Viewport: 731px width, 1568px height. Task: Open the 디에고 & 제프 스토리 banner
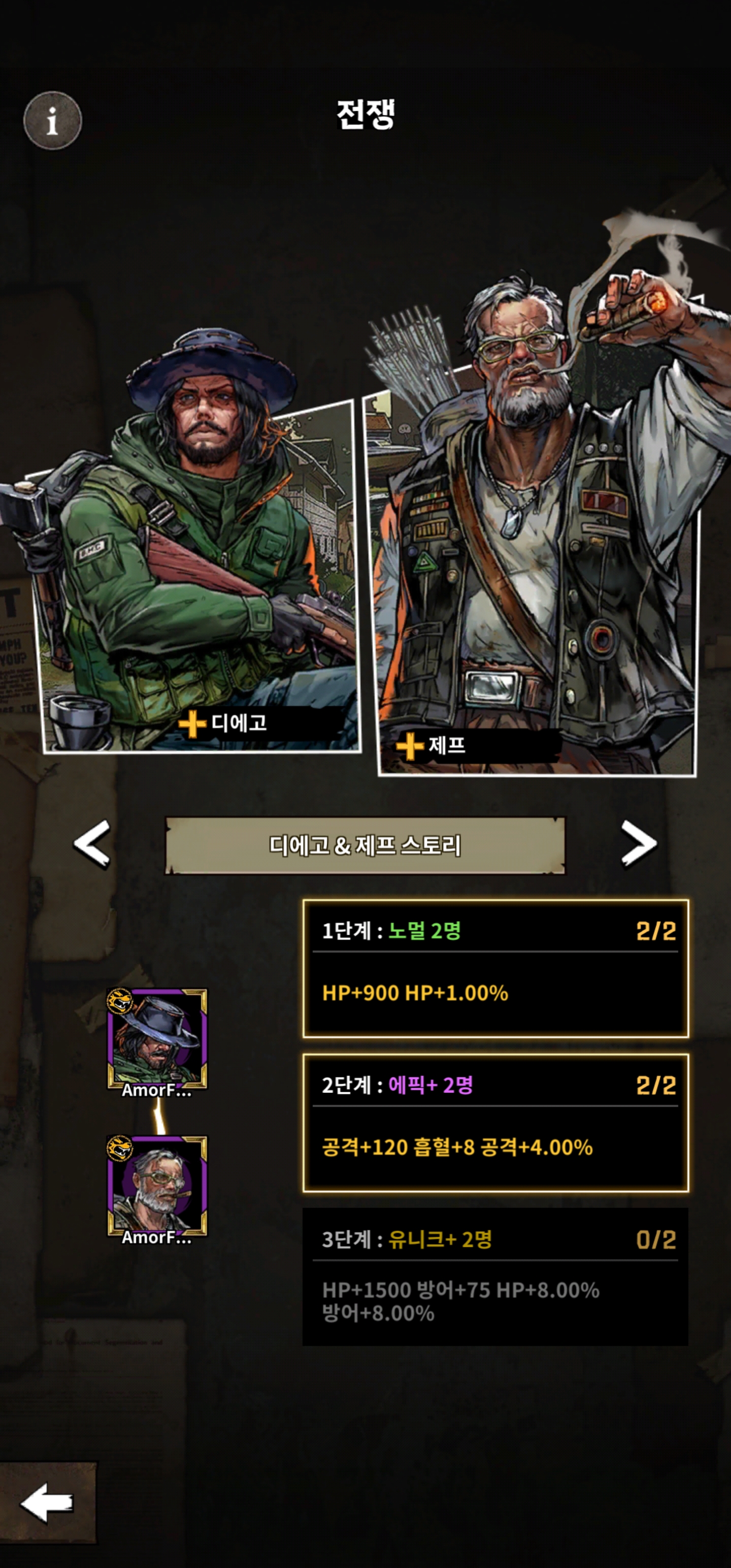pos(365,845)
